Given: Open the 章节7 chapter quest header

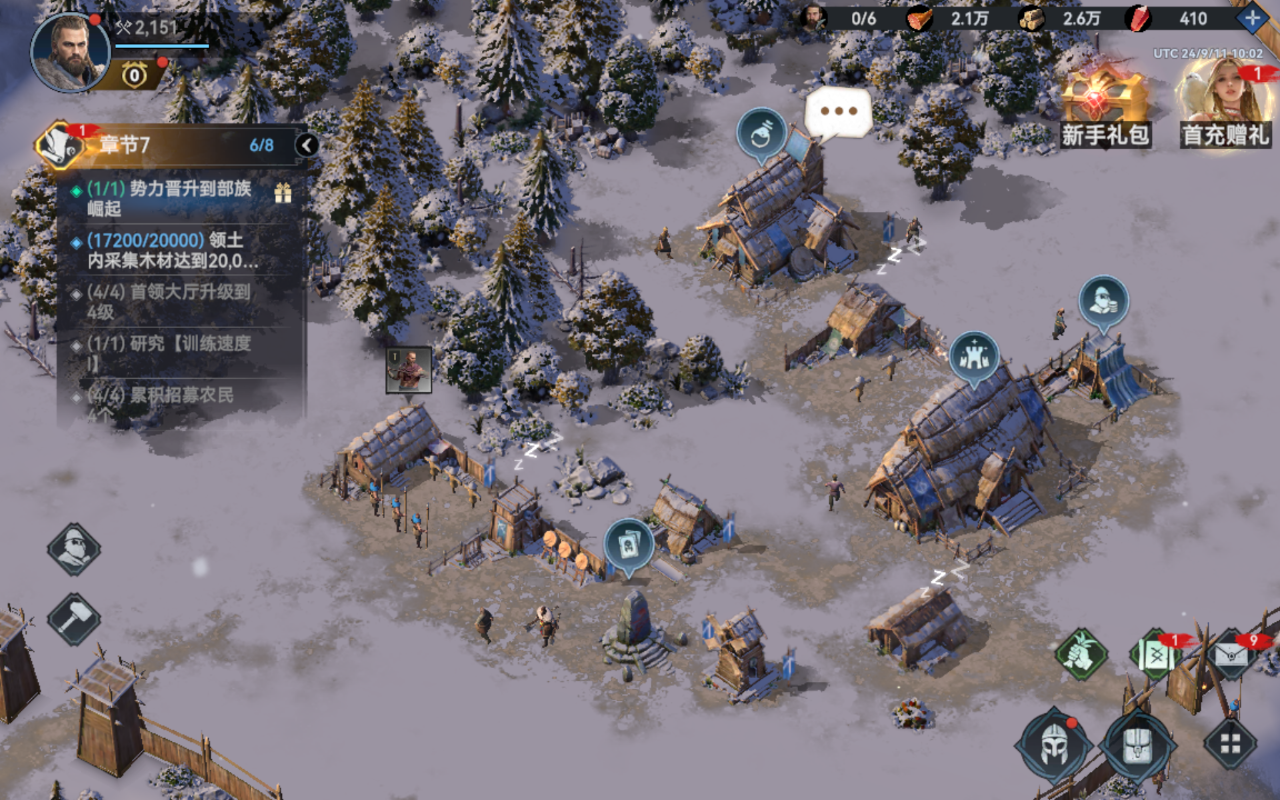Looking at the screenshot, I should tap(170, 145).
